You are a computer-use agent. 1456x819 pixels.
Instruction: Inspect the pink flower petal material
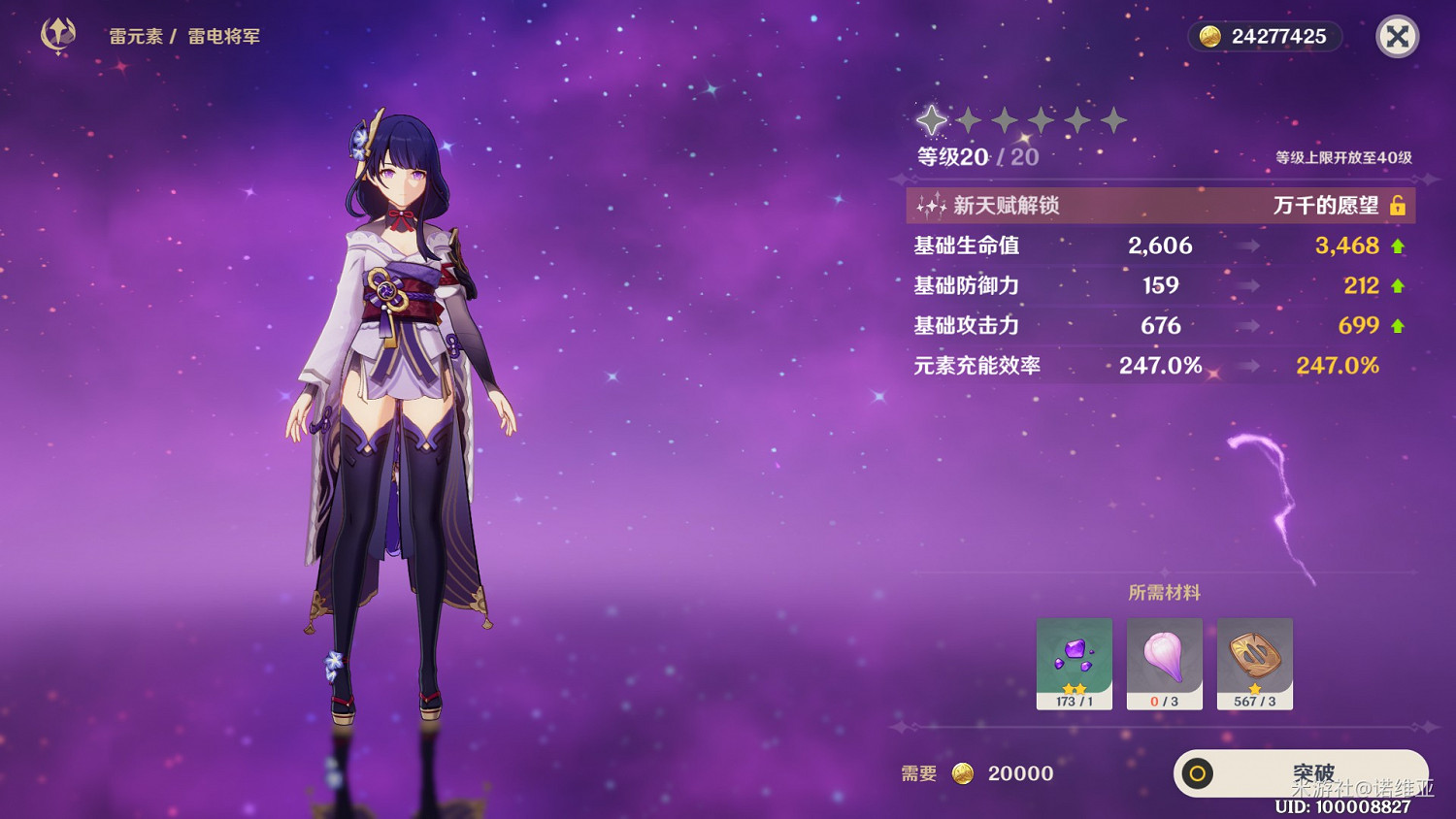[x=1164, y=663]
